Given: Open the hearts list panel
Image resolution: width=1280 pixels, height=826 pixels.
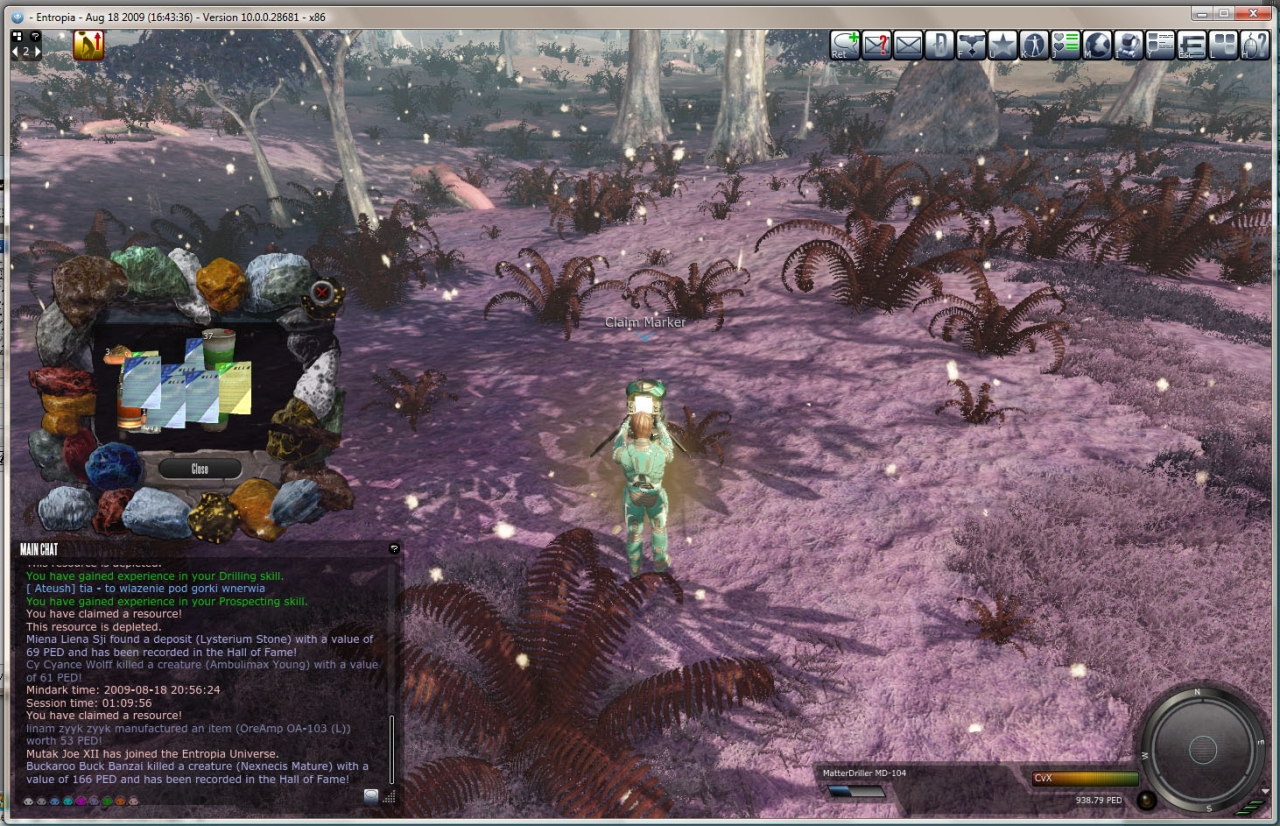Looking at the screenshot, I should pyautogui.click(x=1066, y=45).
